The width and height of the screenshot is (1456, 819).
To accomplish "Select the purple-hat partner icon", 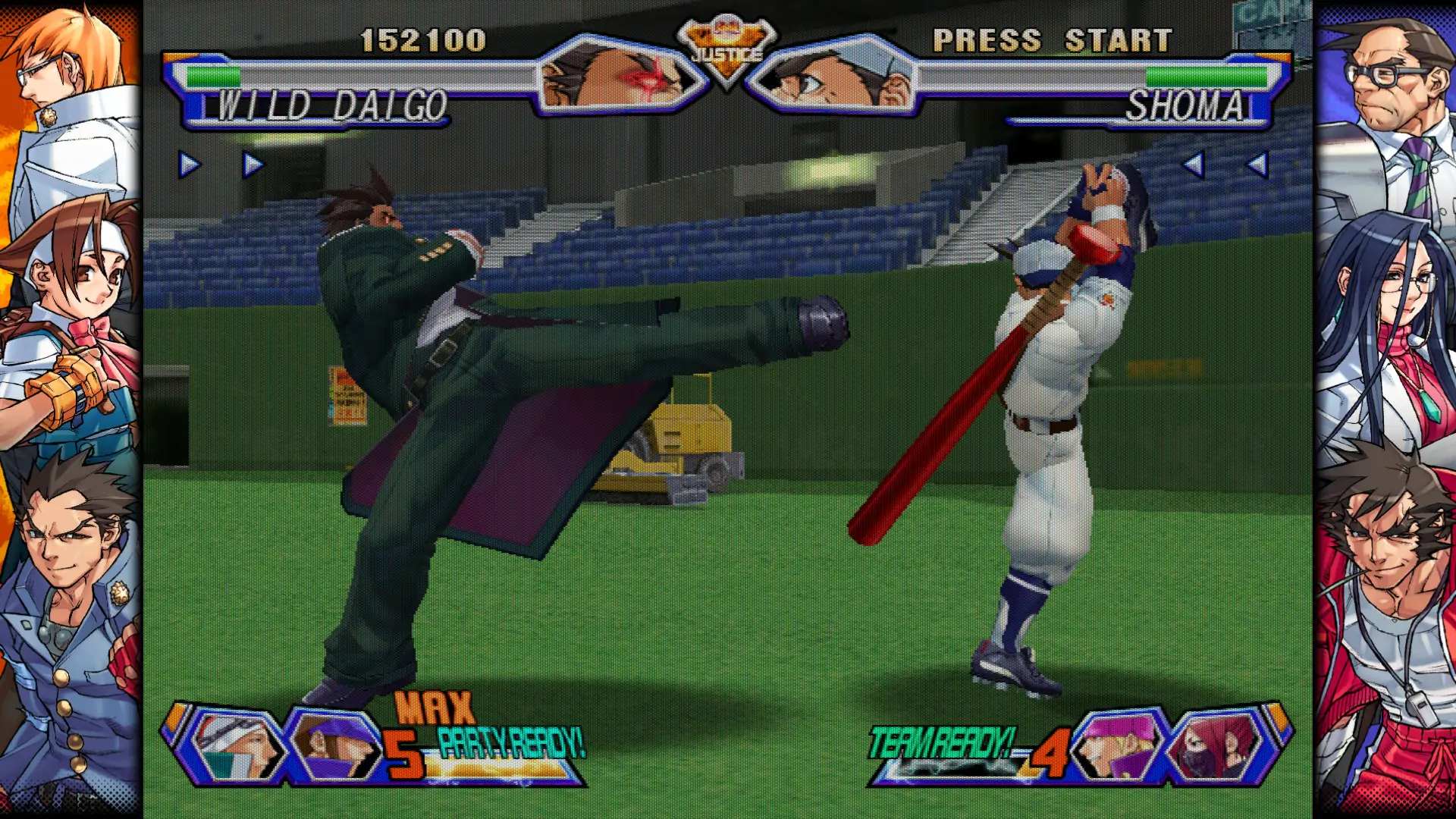I will click(x=334, y=745).
